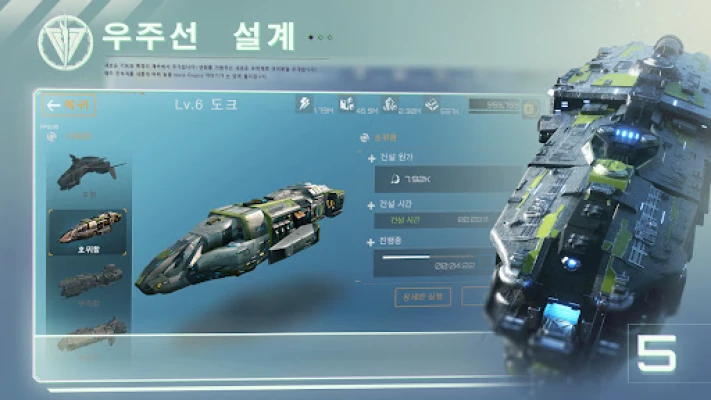Image resolution: width=711 pixels, height=400 pixels.
Task: Select the top dark fighter ship thumbnail
Action: click(87, 171)
